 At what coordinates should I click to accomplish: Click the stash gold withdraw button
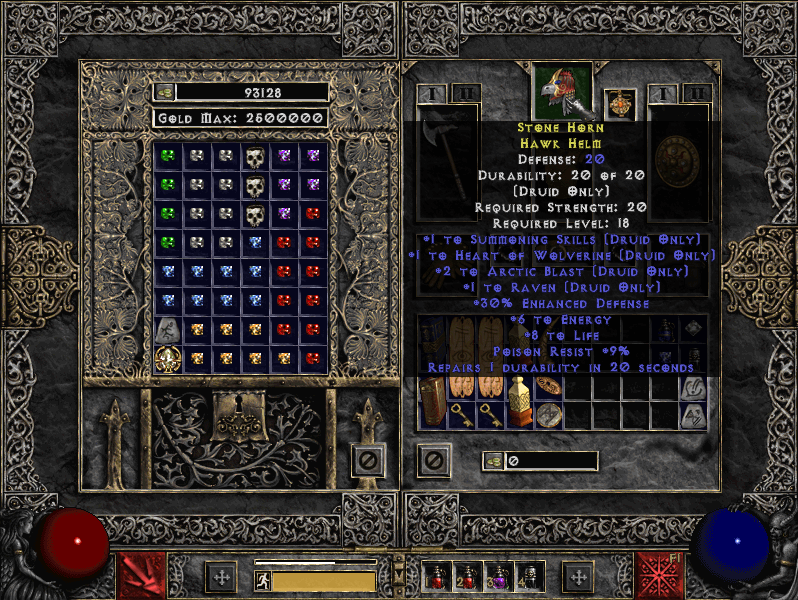point(165,92)
